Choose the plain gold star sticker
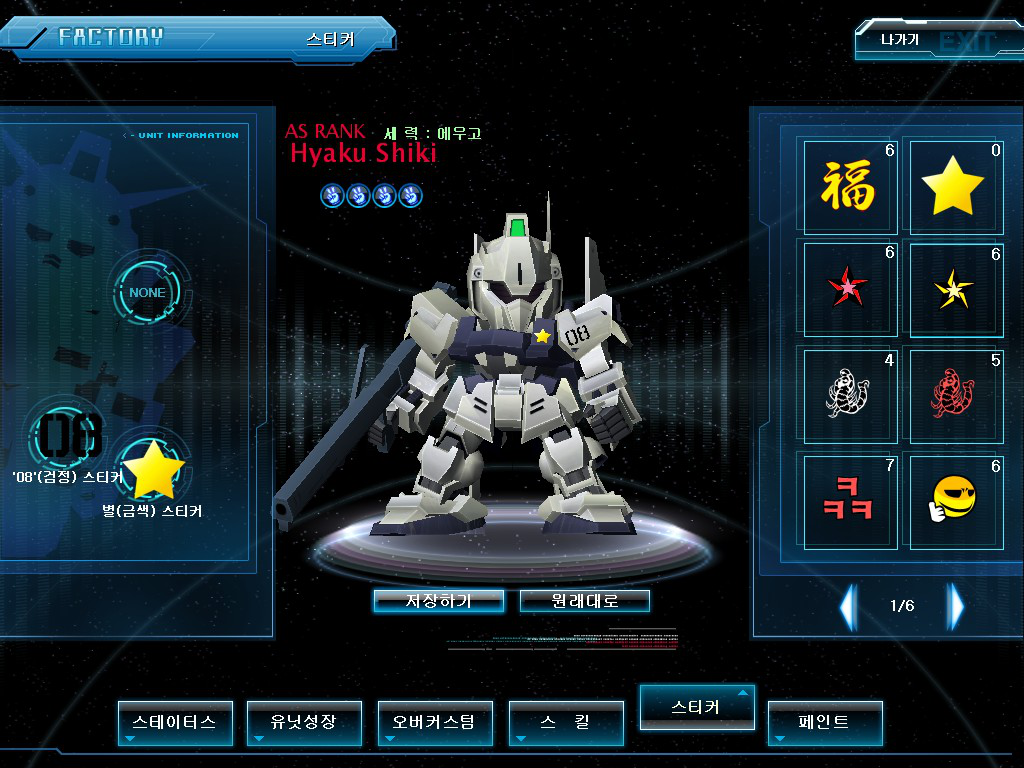Viewport: 1024px width, 768px height. 953,186
